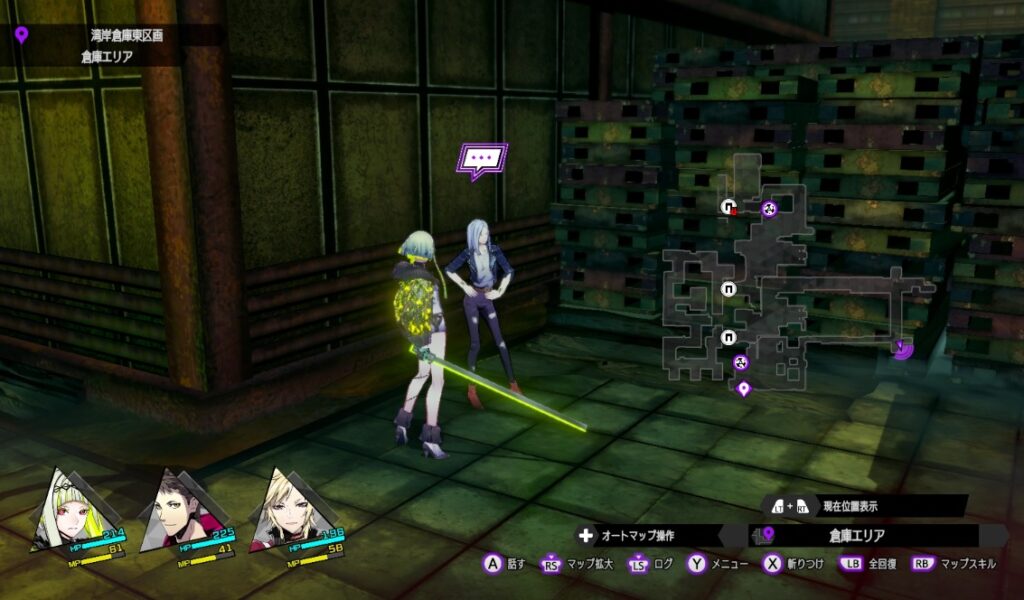
Task: Click the purple pin marker on the map
Action: pos(743,388)
